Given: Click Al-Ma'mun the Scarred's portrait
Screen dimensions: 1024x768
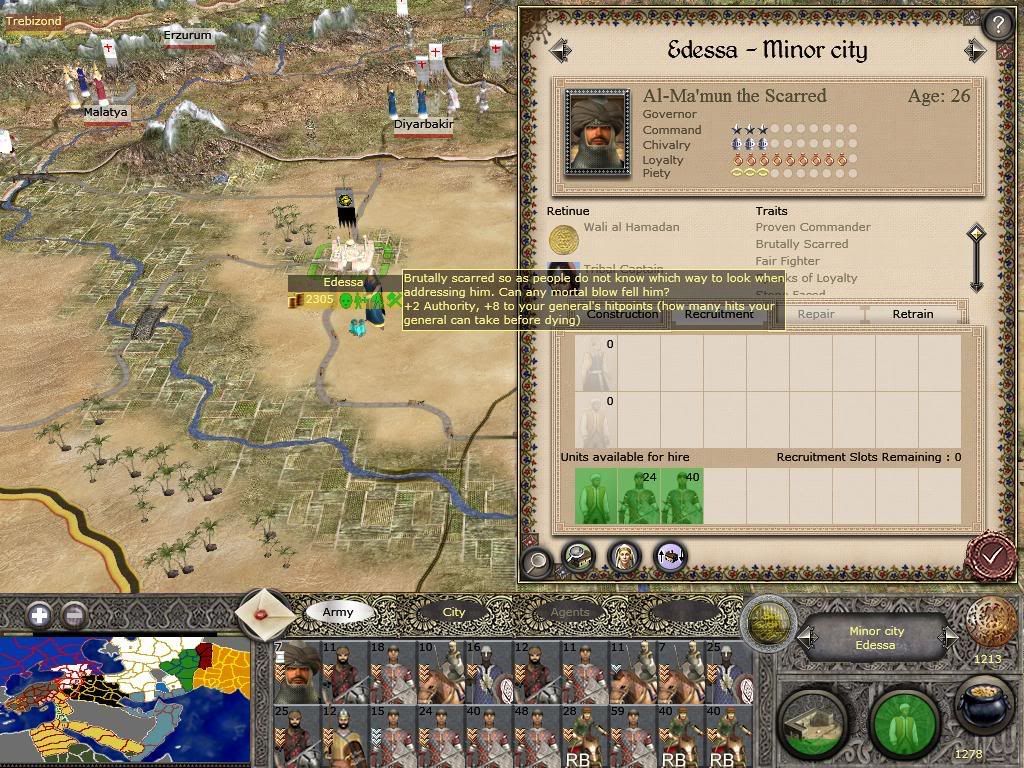Looking at the screenshot, I should click(x=597, y=133).
